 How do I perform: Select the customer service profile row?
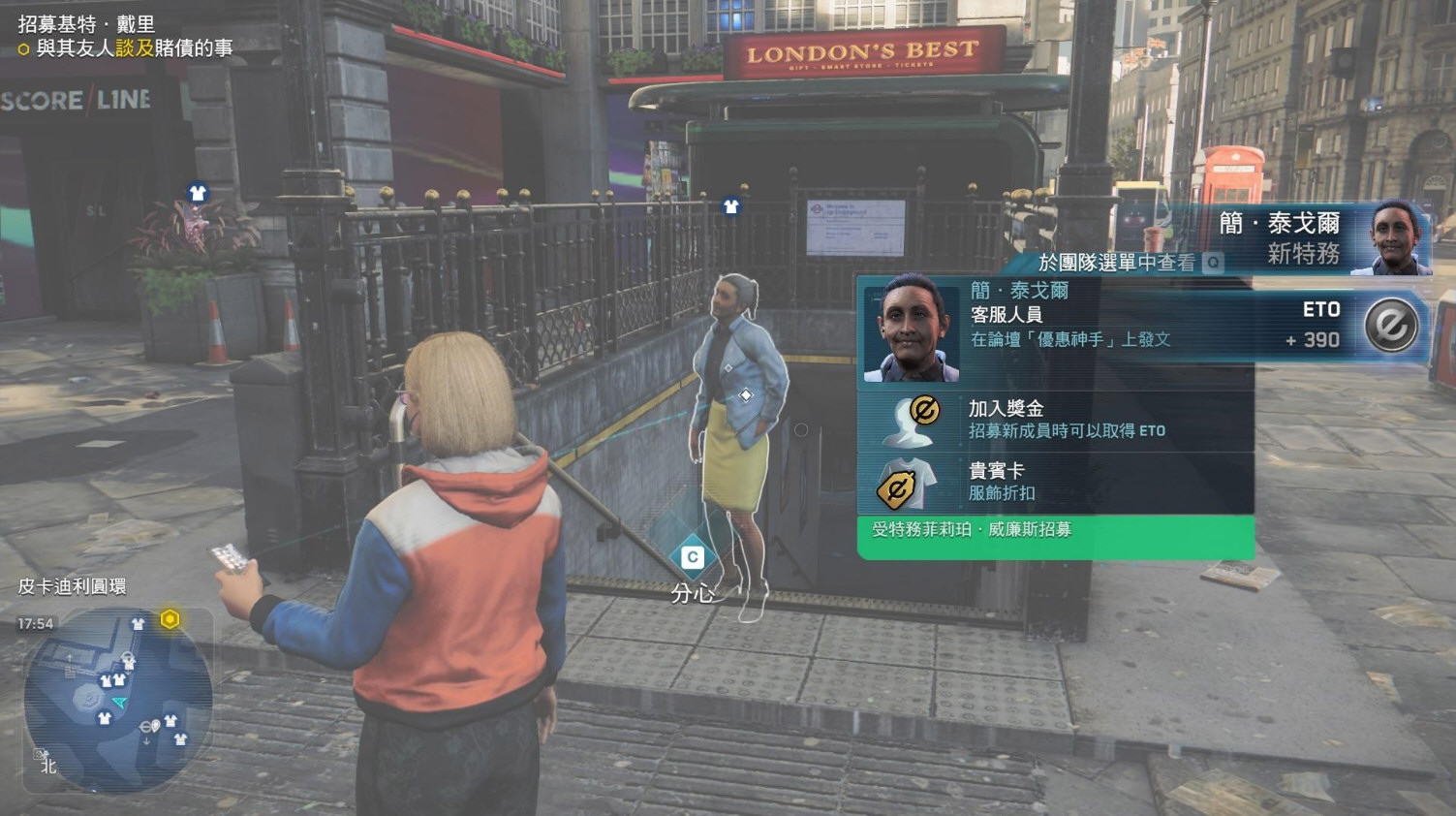[1056, 327]
